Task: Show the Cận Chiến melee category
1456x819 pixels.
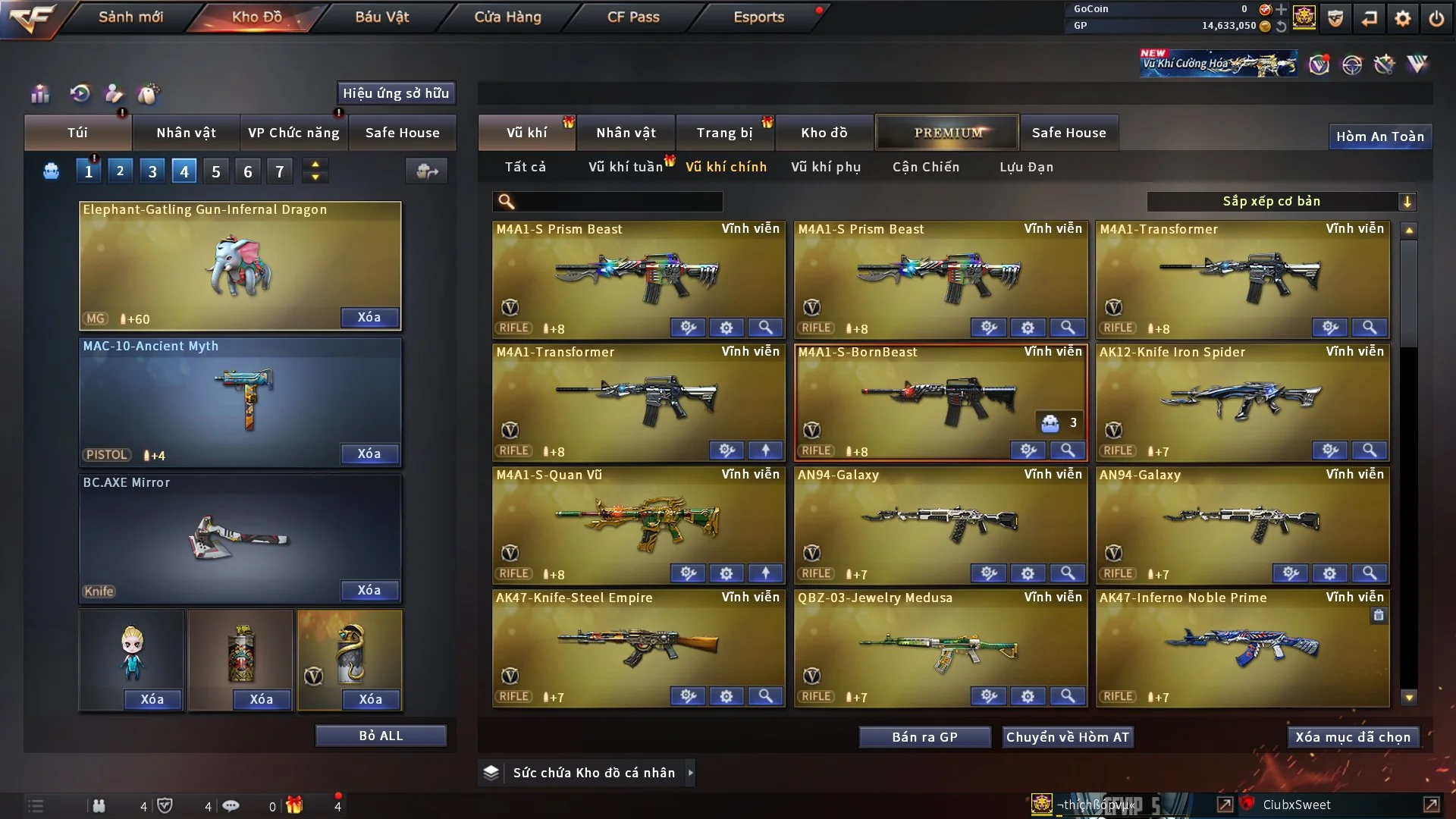Action: tap(926, 167)
